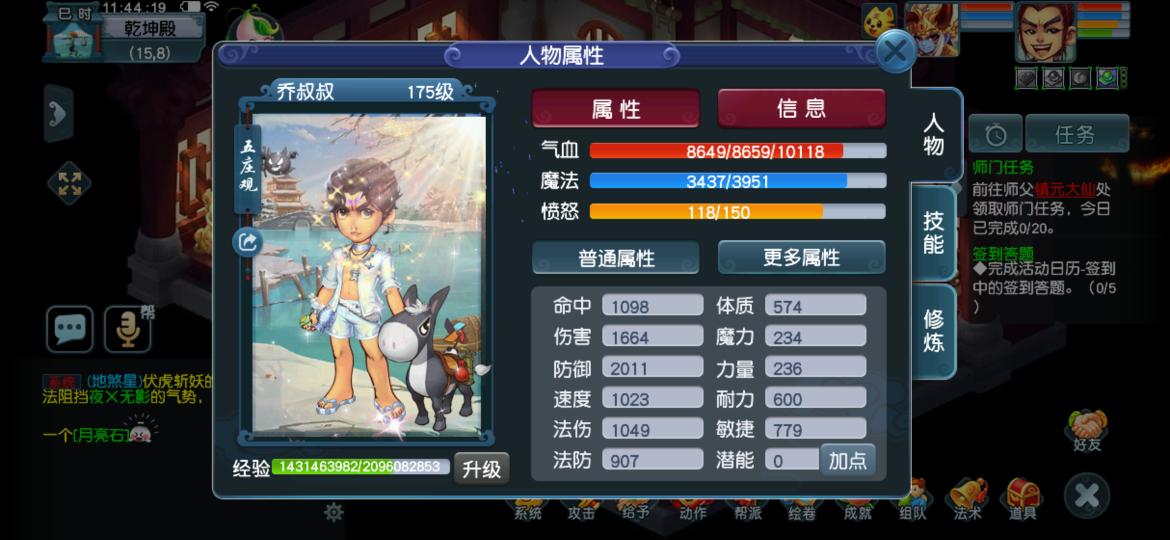Expand the left side arrow panel

click(58, 112)
